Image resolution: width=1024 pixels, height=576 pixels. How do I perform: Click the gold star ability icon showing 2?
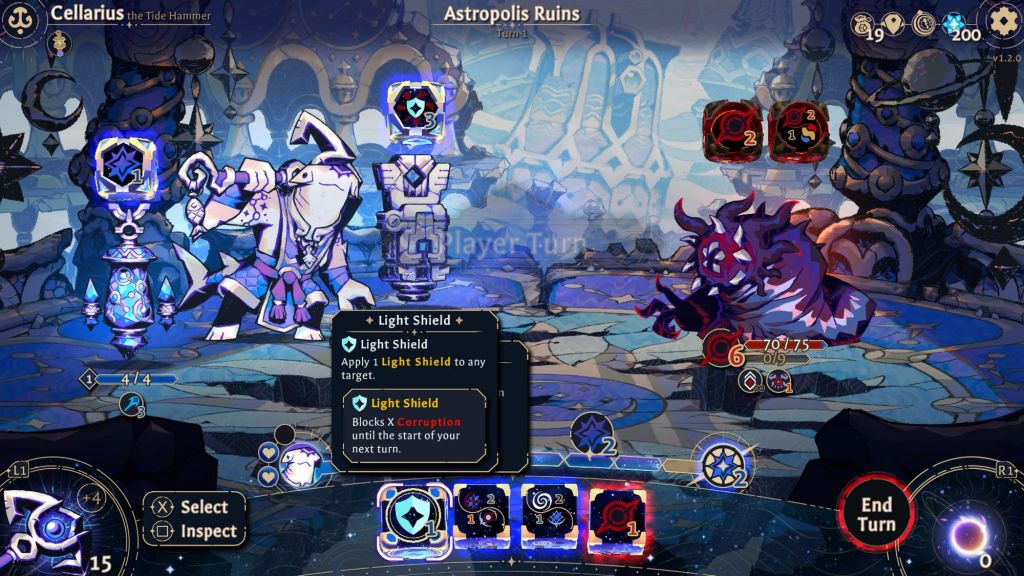coord(723,465)
